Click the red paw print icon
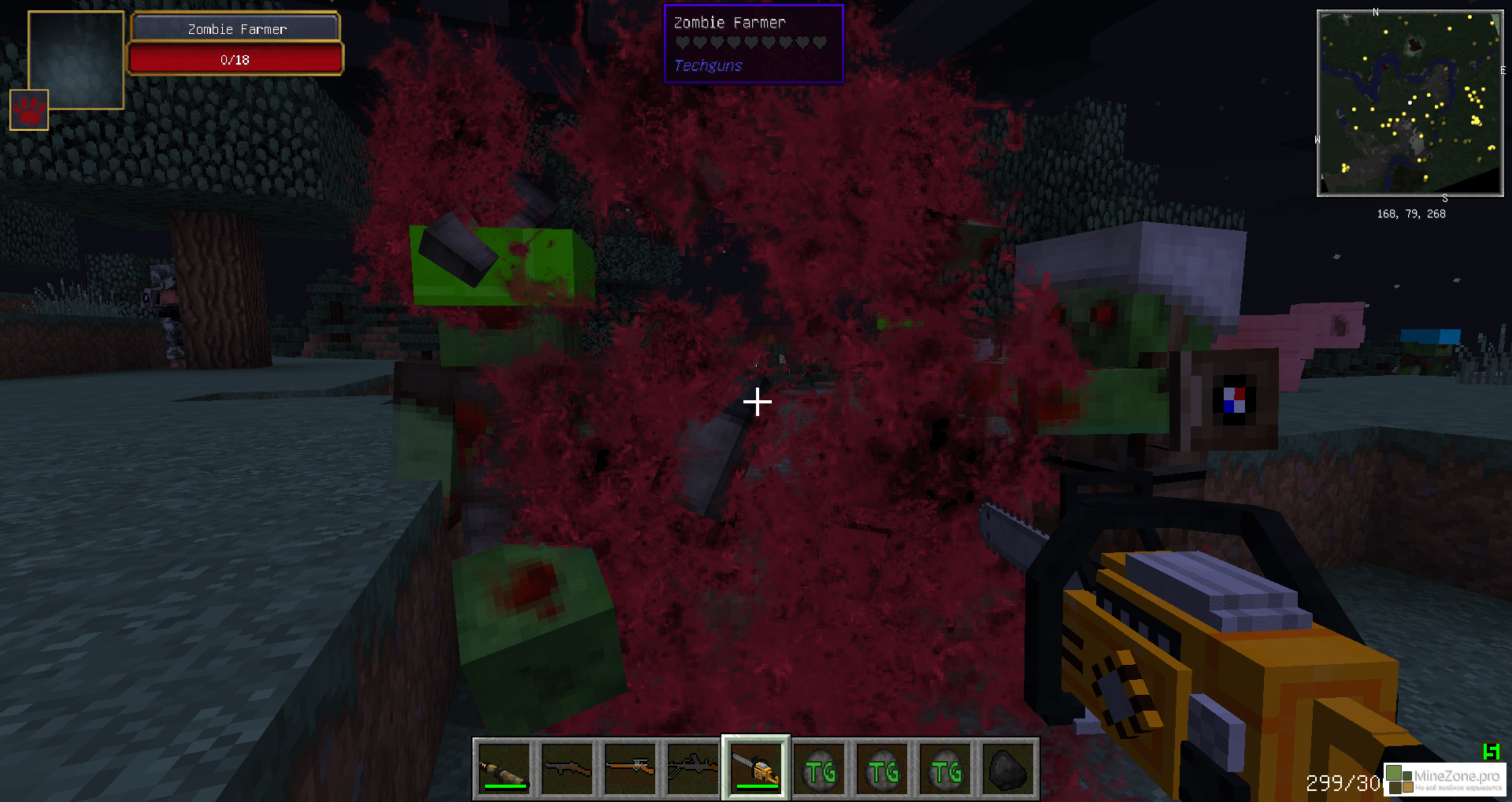Viewport: 1512px width, 802px height. (29, 110)
